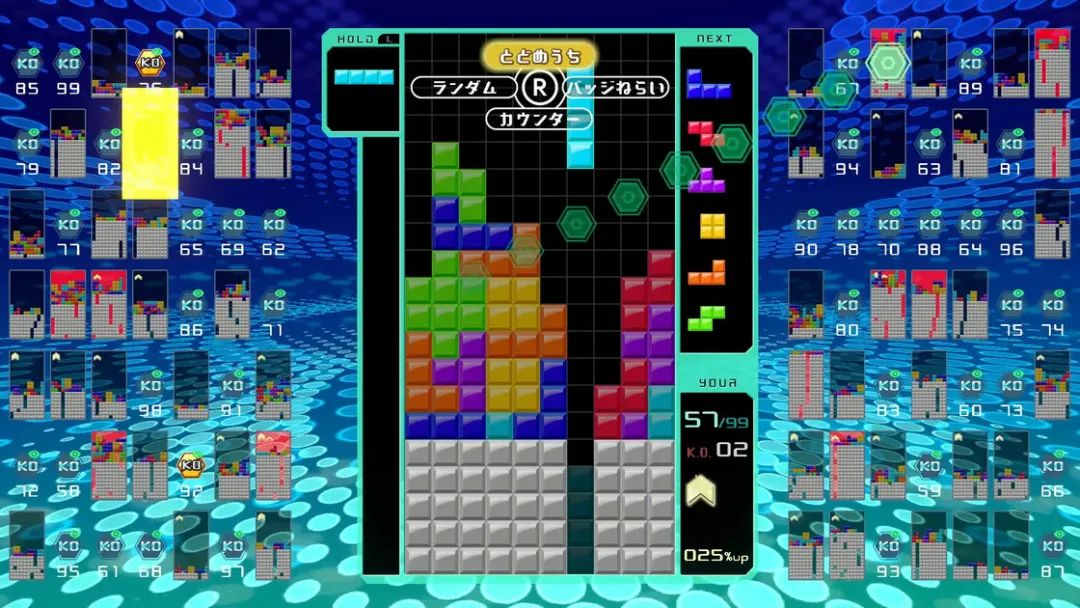The image size is (1080, 608).
Task: Pick the purple T-piece in the NEXT queue
Action: (707, 179)
